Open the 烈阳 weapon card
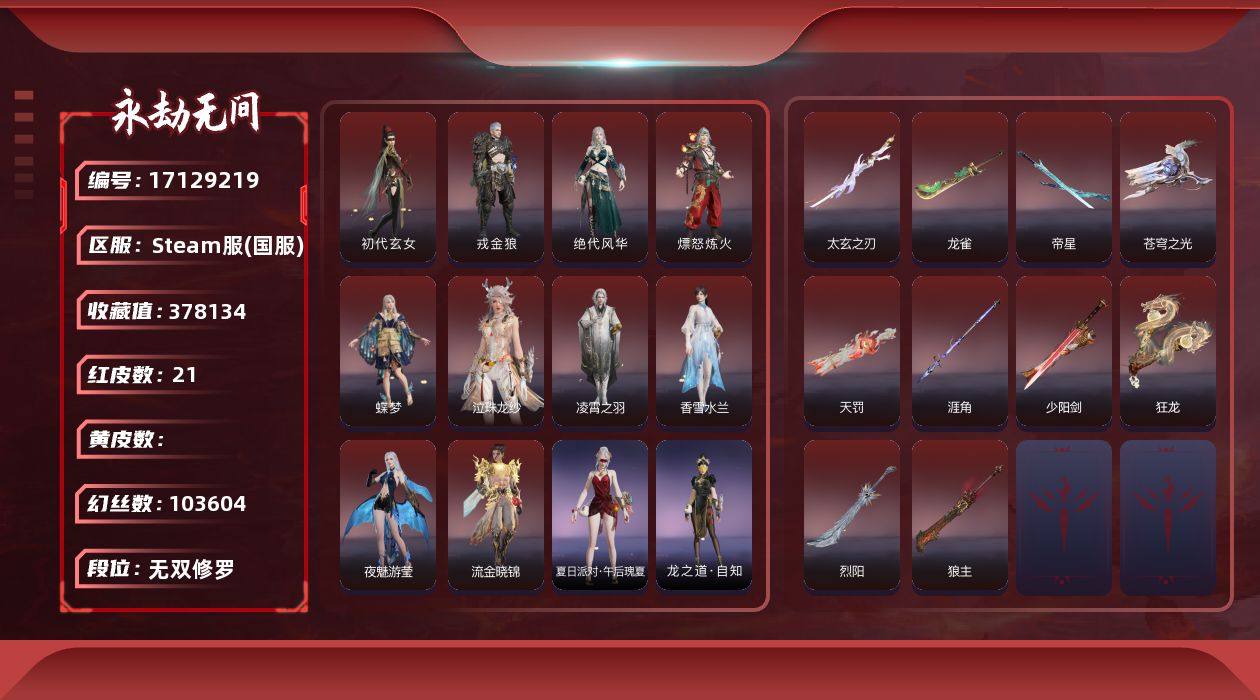The image size is (1260, 700). [x=852, y=515]
